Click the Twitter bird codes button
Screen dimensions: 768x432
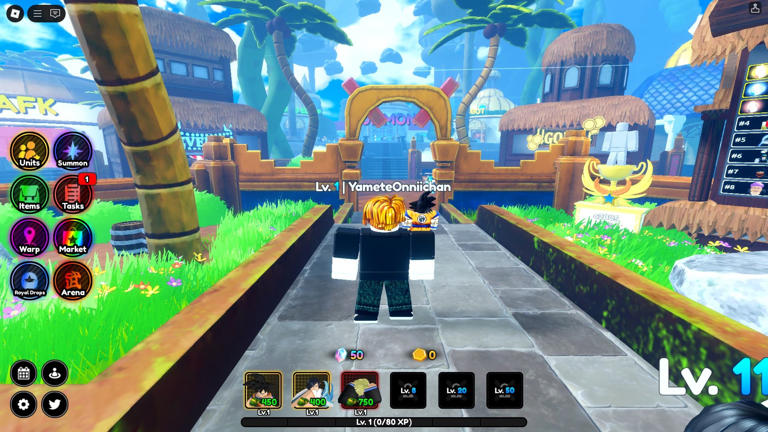click(x=55, y=404)
